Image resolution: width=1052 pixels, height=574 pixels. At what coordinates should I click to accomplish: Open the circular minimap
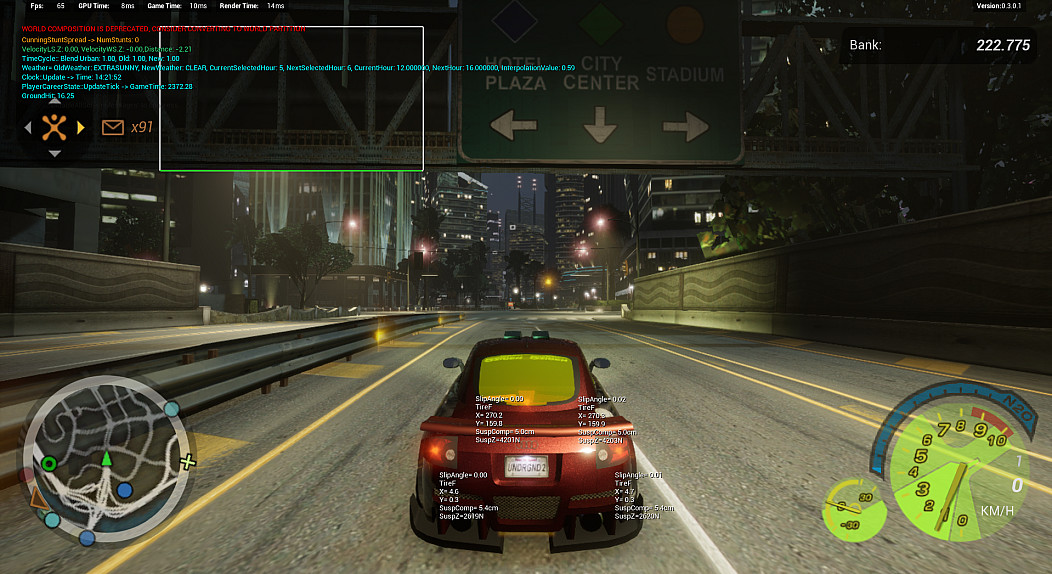[x=105, y=459]
